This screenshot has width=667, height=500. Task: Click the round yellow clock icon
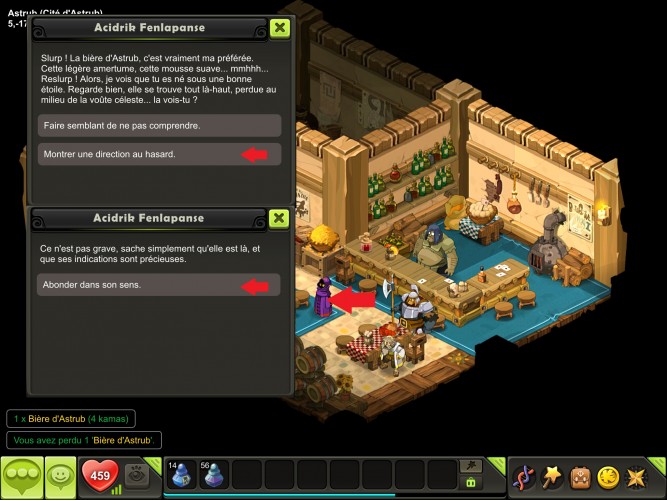click(608, 476)
